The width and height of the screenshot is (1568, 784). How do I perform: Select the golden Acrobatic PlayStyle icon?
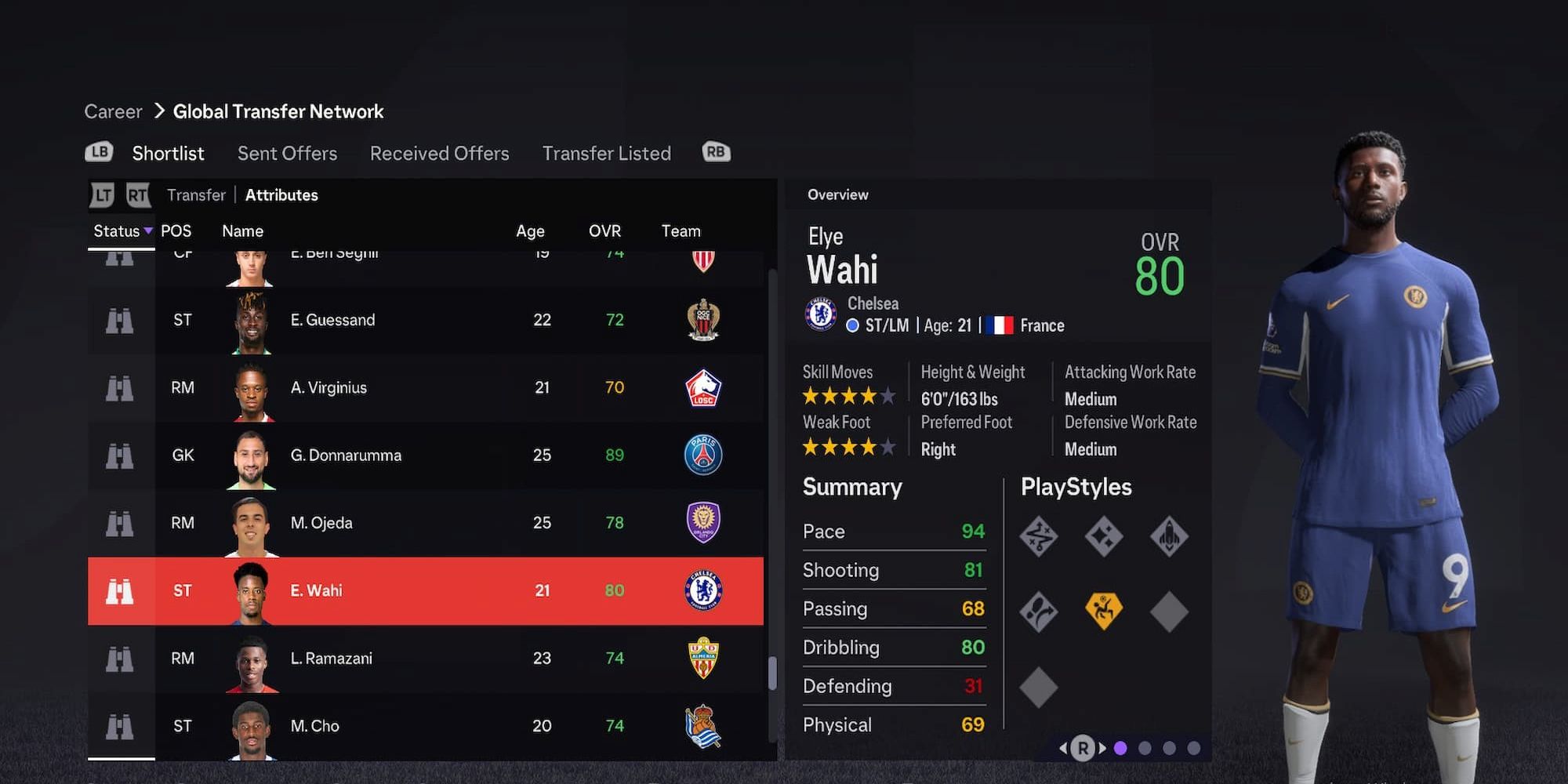tap(1103, 612)
